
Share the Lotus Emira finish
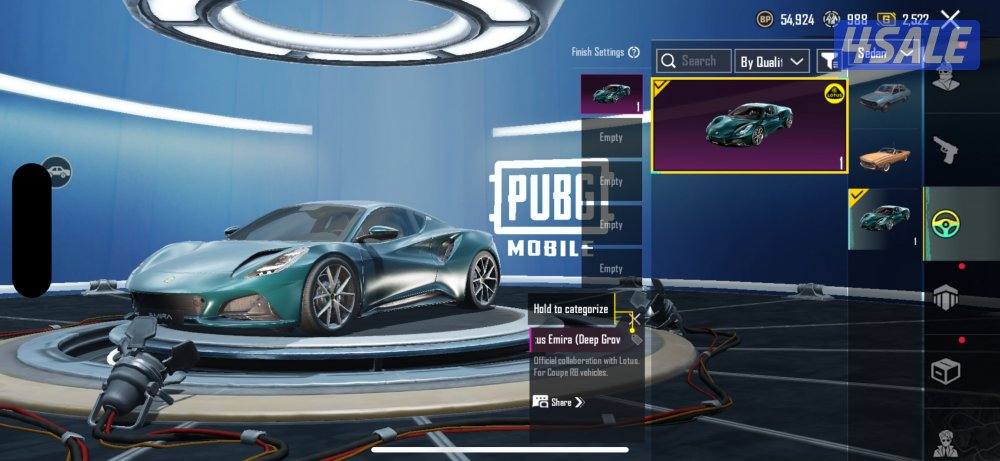point(559,402)
